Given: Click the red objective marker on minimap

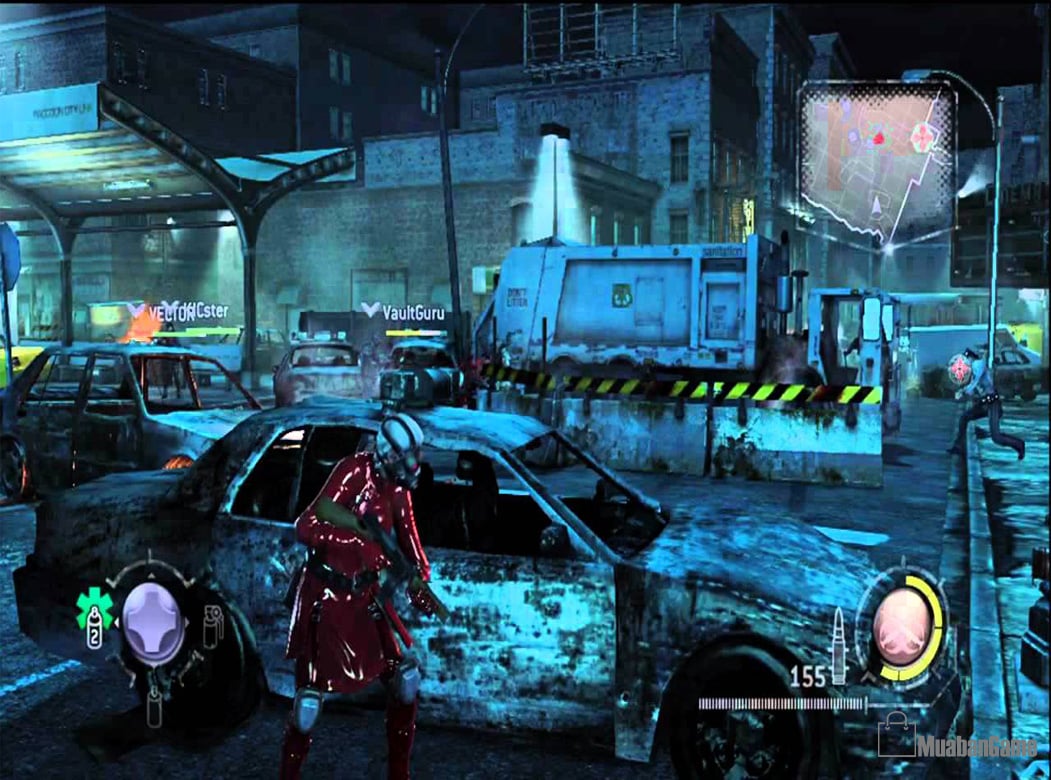Looking at the screenshot, I should point(878,139).
